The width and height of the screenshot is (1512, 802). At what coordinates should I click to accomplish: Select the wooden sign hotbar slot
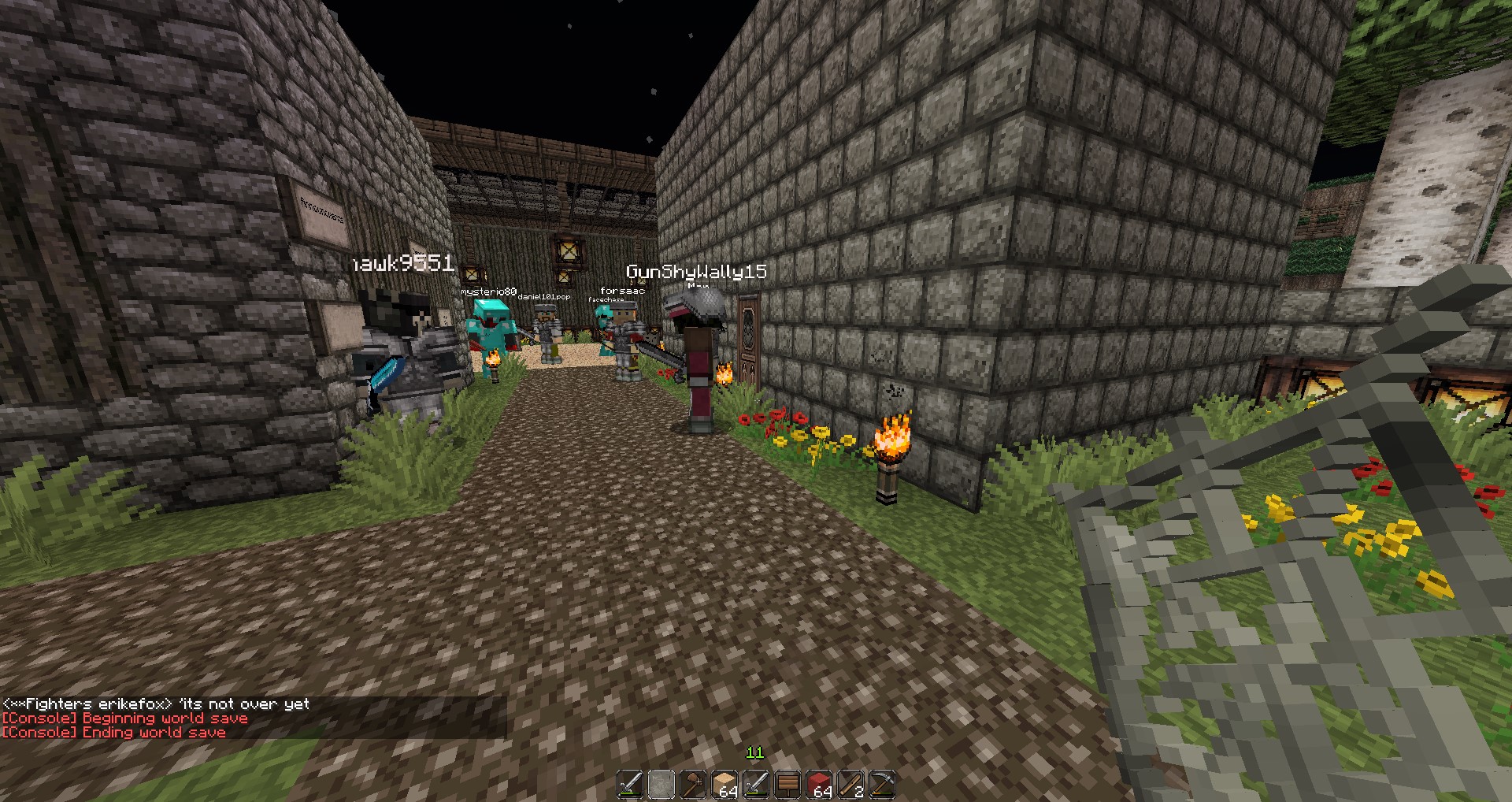pos(787,785)
